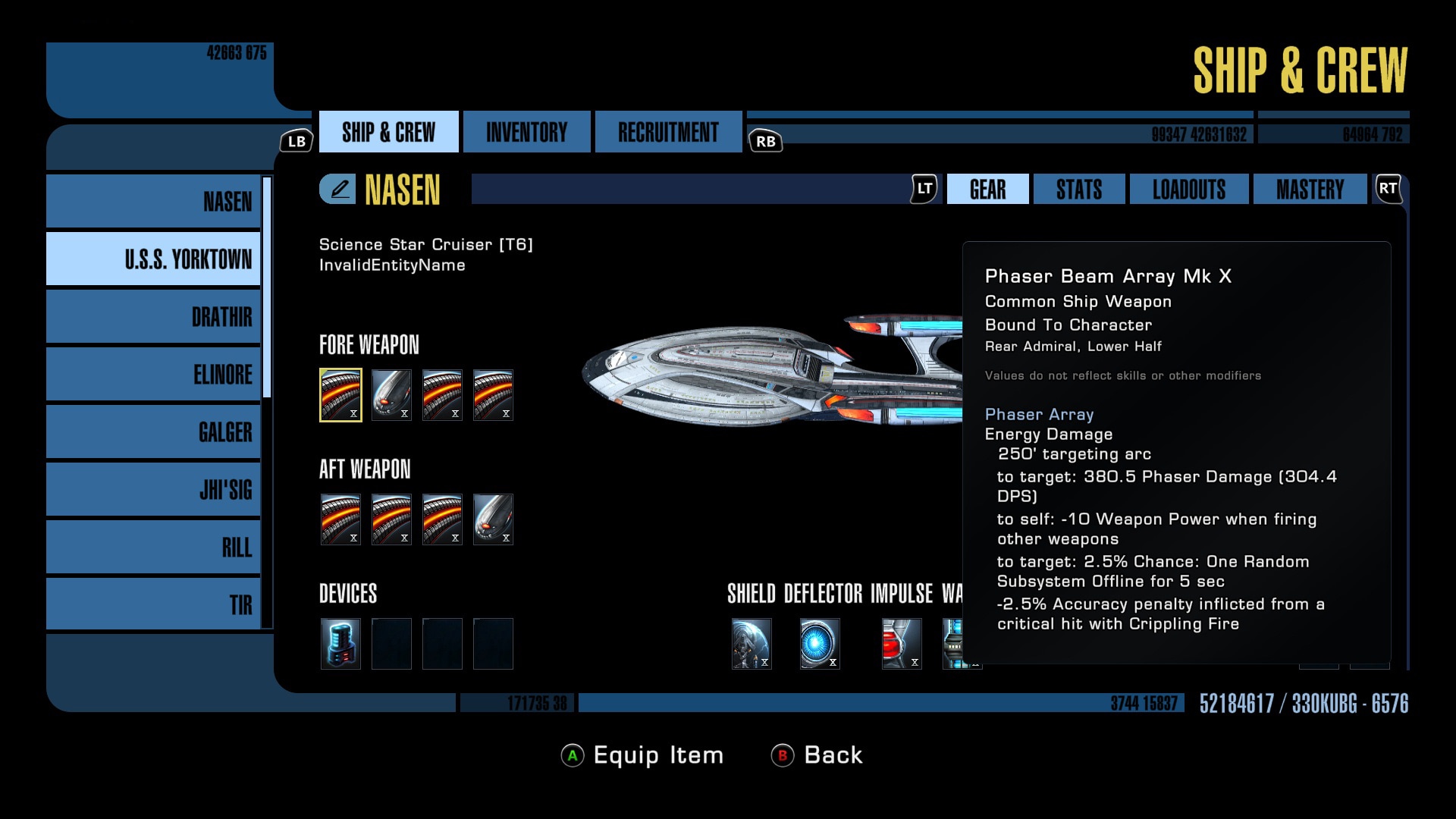Switch to the INVENTORY tab

click(x=526, y=131)
